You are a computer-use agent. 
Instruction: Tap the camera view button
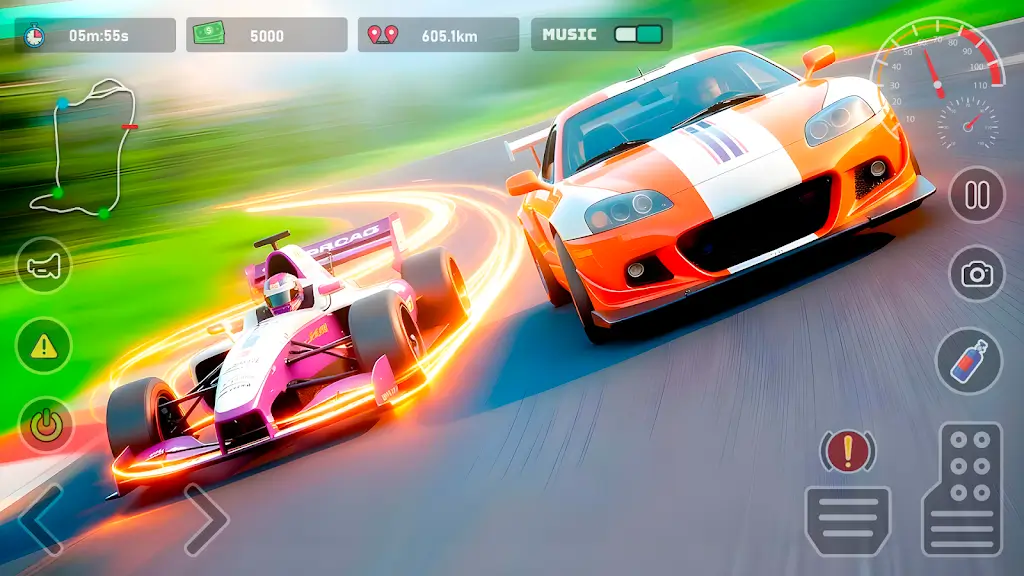tap(976, 274)
